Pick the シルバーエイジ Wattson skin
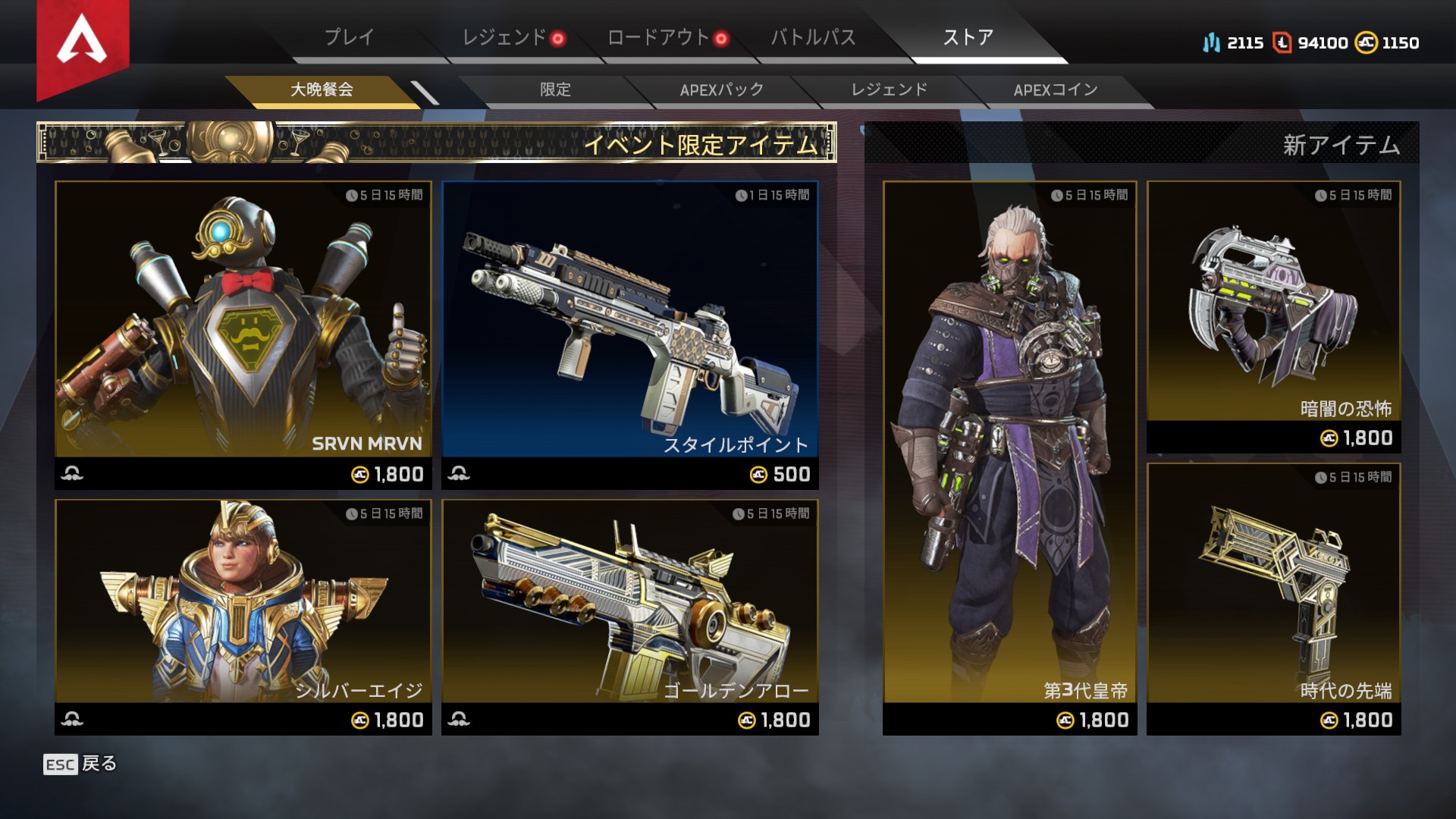The height and width of the screenshot is (819, 1456). [243, 616]
